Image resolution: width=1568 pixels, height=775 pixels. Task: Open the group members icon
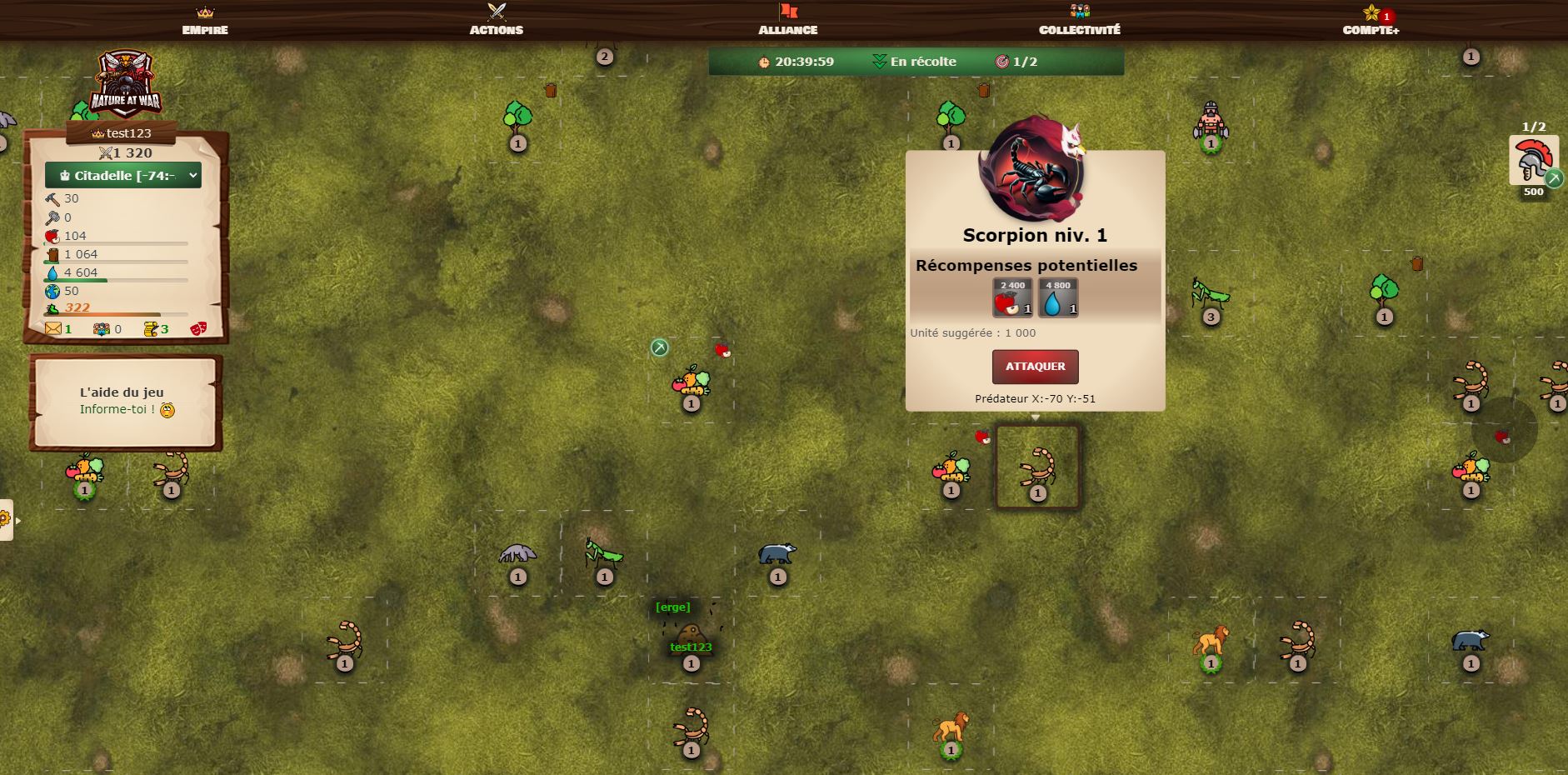click(102, 329)
